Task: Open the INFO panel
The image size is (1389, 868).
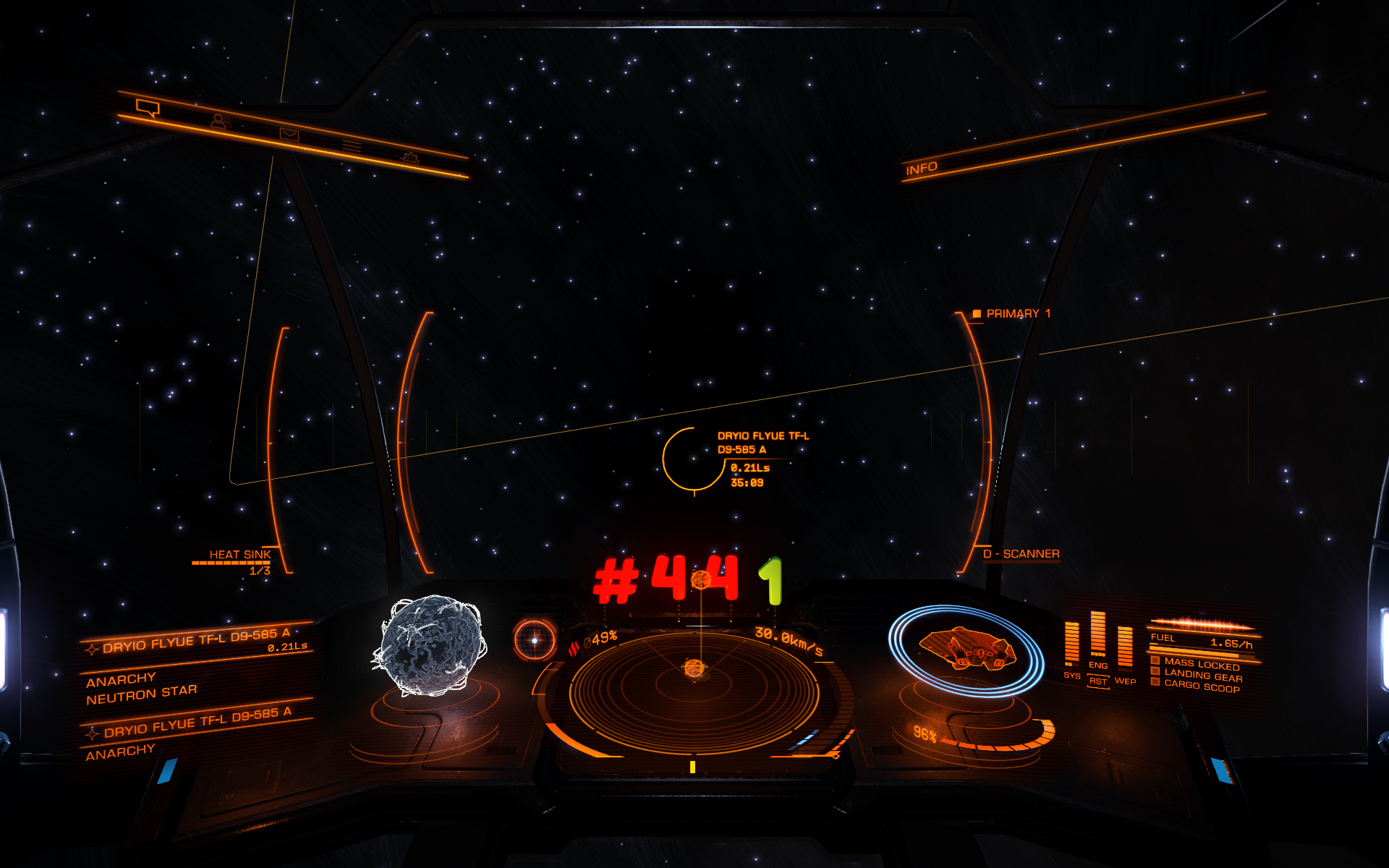Action: 921,169
